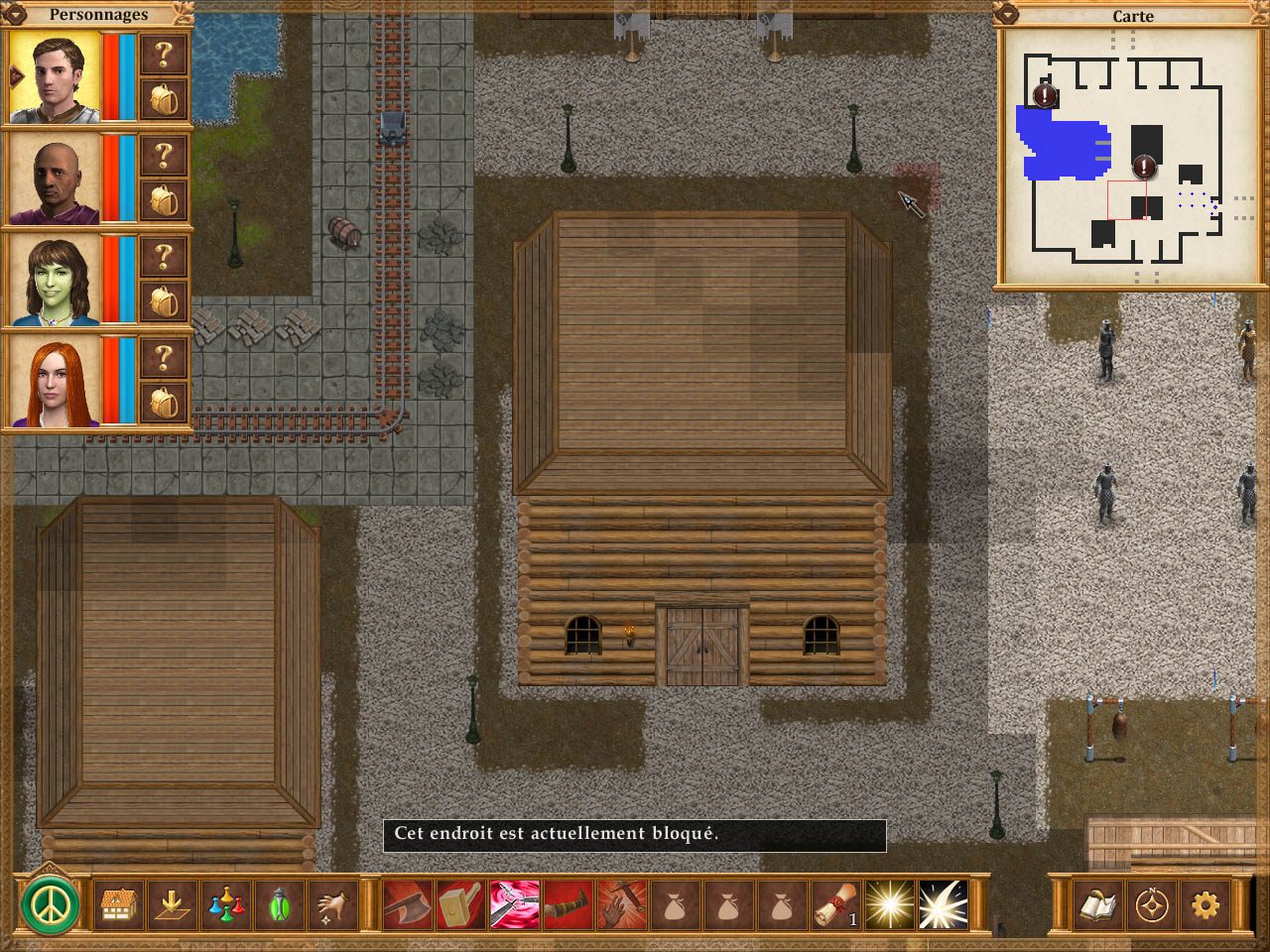This screenshot has width=1270, height=952.
Task: Select the green beetle icon
Action: tap(279, 904)
